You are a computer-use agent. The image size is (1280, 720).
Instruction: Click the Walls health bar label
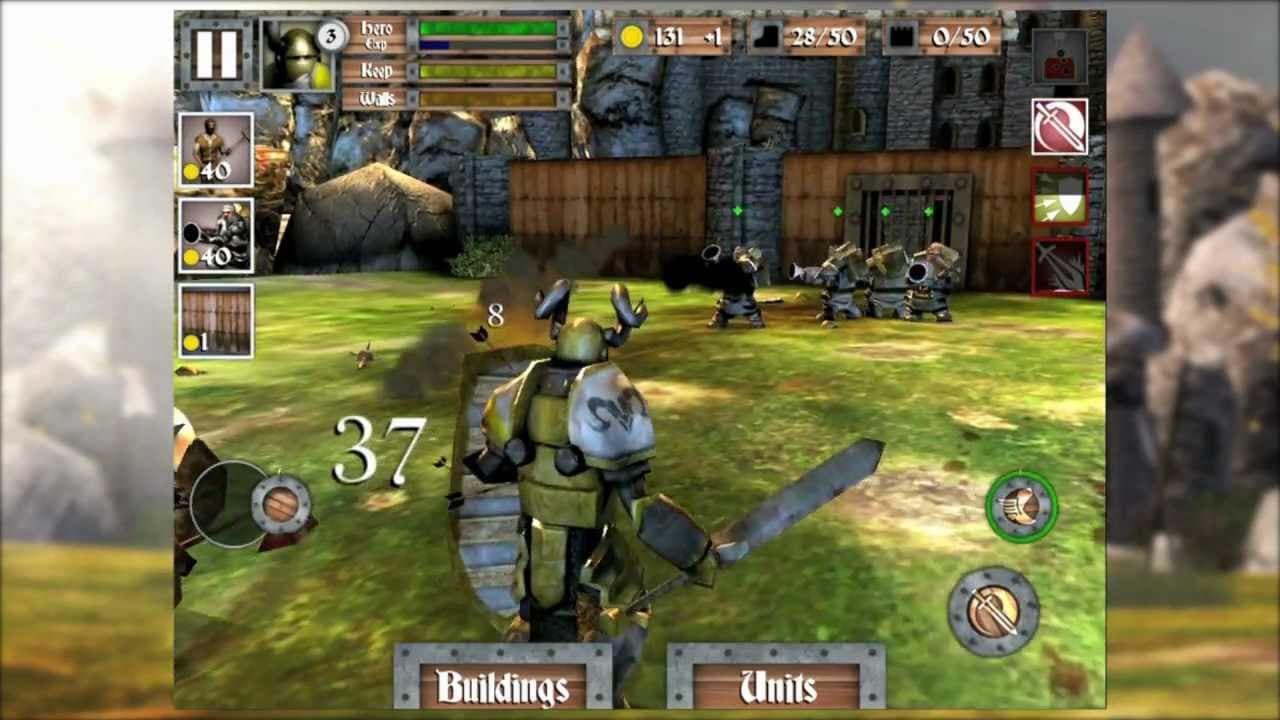382,96
